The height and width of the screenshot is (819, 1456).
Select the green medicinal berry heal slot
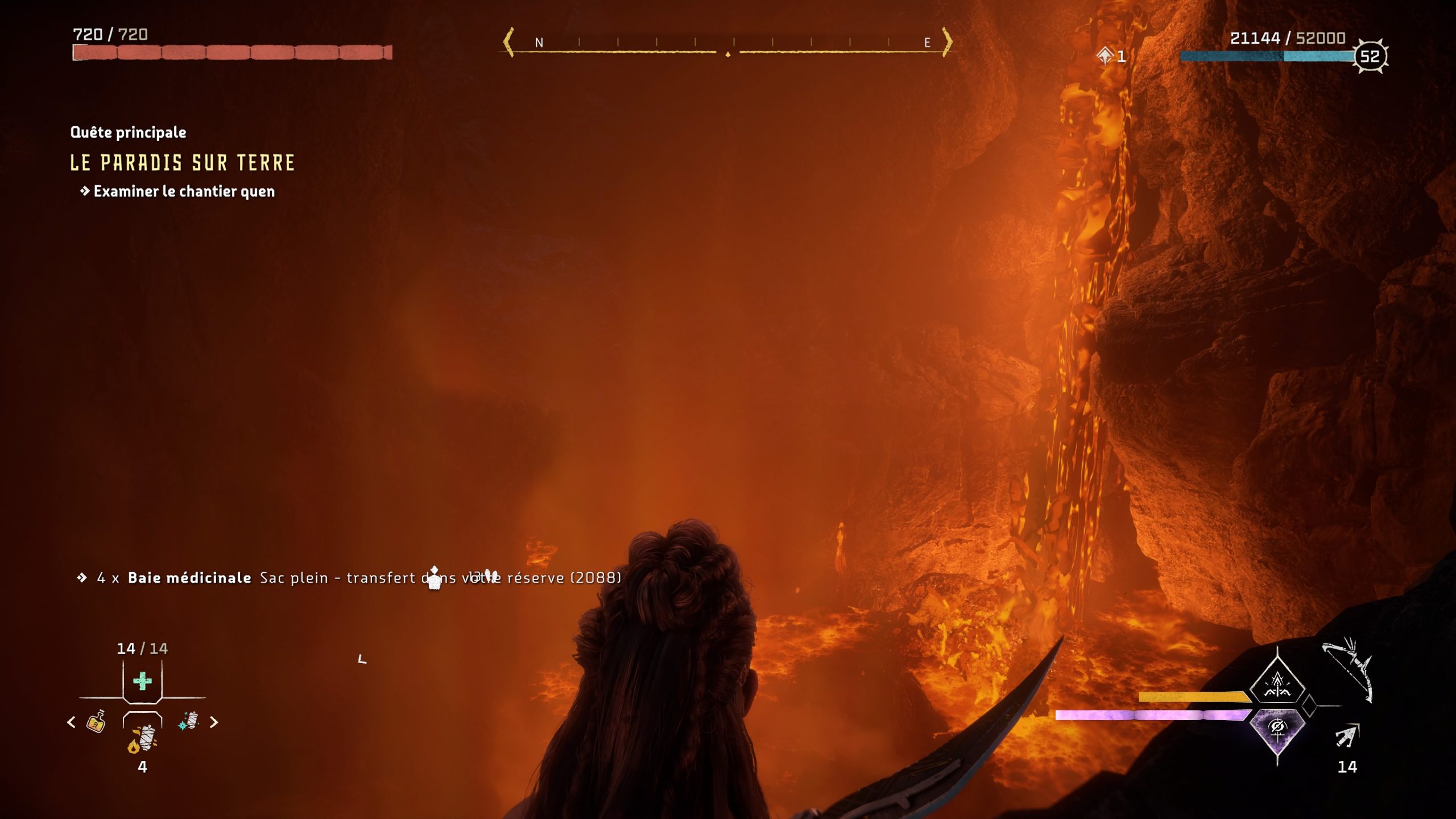[142, 681]
